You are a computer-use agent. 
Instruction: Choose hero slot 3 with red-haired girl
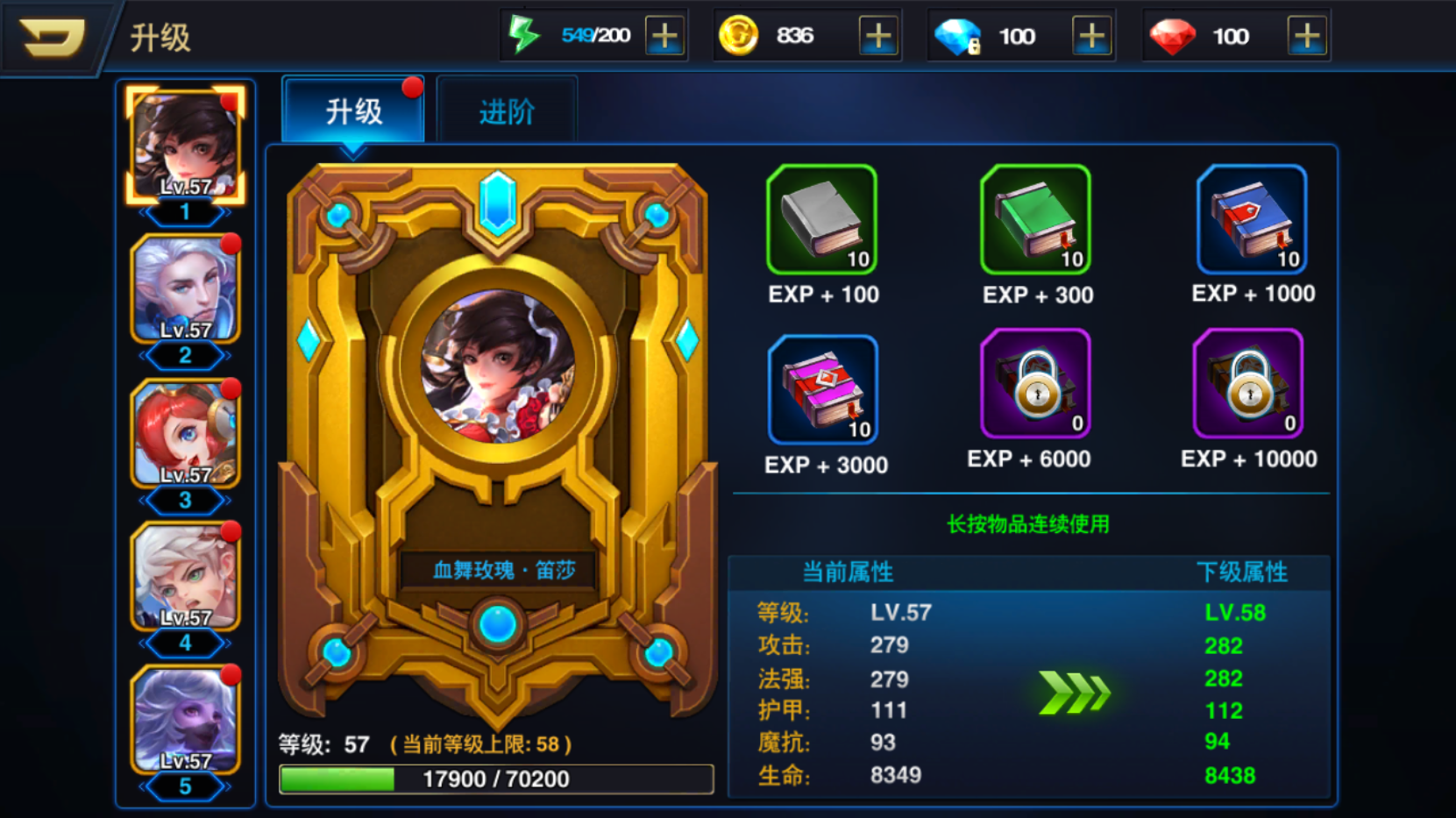tap(186, 433)
